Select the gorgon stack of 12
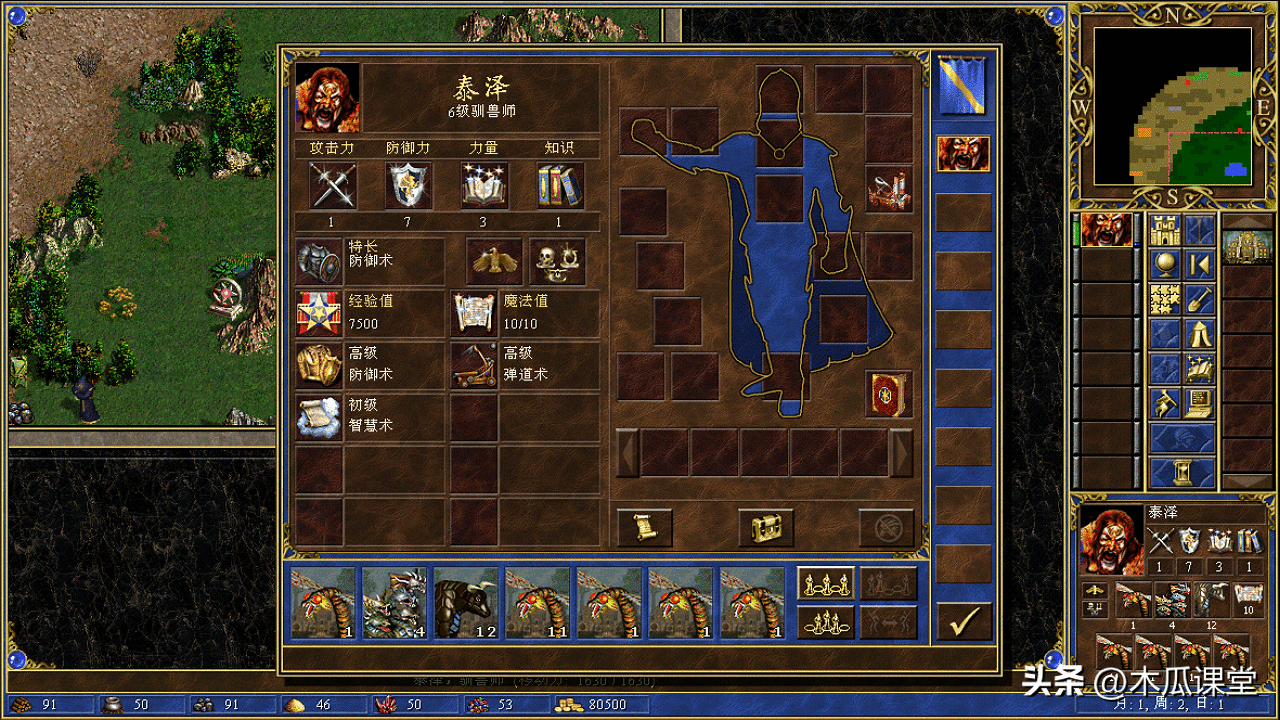The width and height of the screenshot is (1280, 720). [466, 602]
